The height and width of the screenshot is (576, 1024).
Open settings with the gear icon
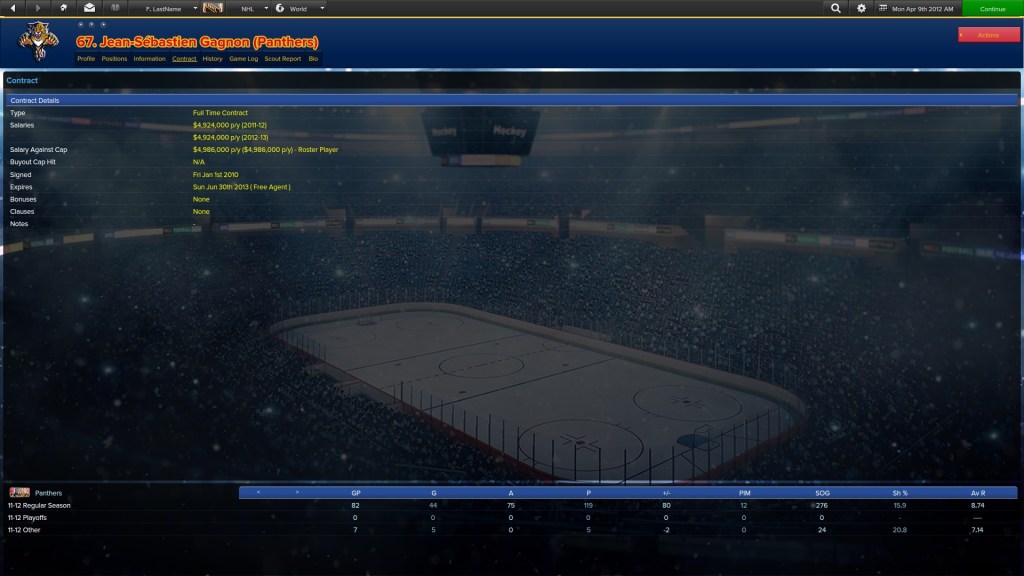coord(862,8)
